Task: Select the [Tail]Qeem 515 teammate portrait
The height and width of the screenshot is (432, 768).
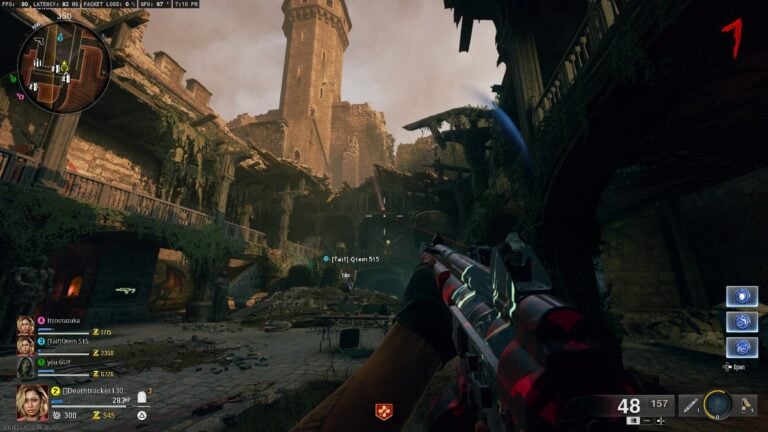Action: coord(24,345)
